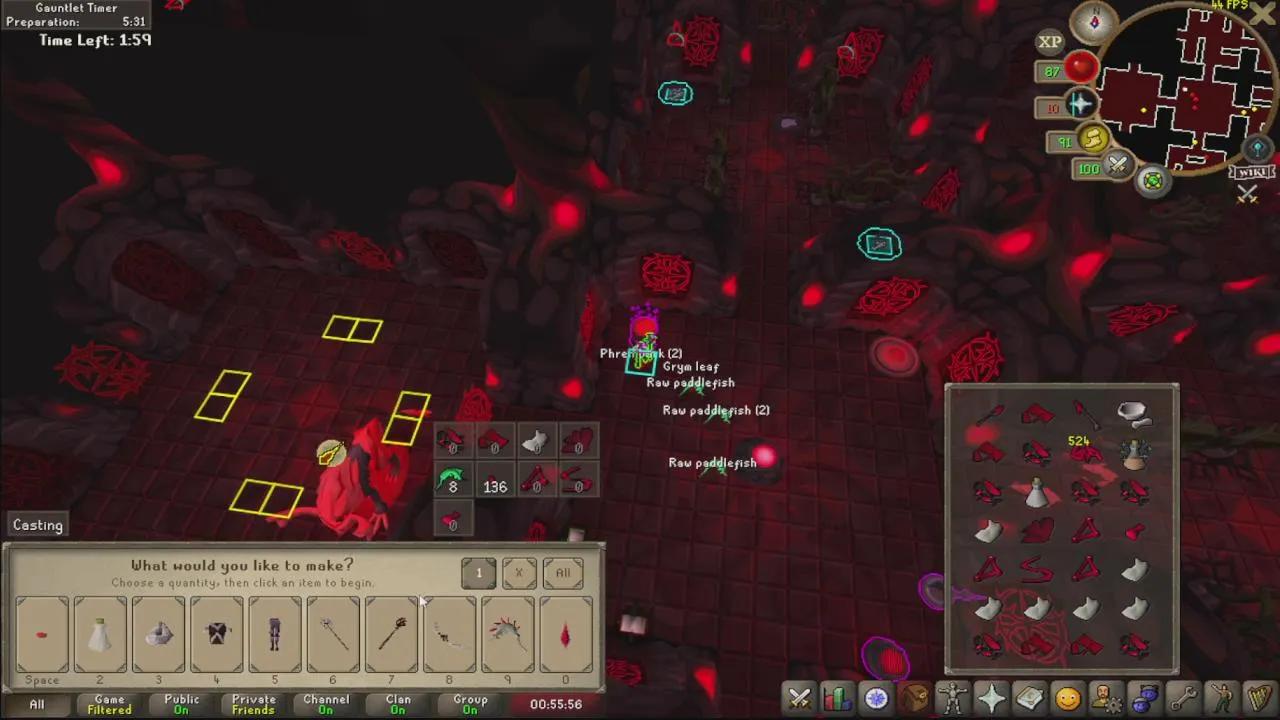Open the prayer star side tab
The width and height of the screenshot is (1280, 720).
(x=991, y=697)
